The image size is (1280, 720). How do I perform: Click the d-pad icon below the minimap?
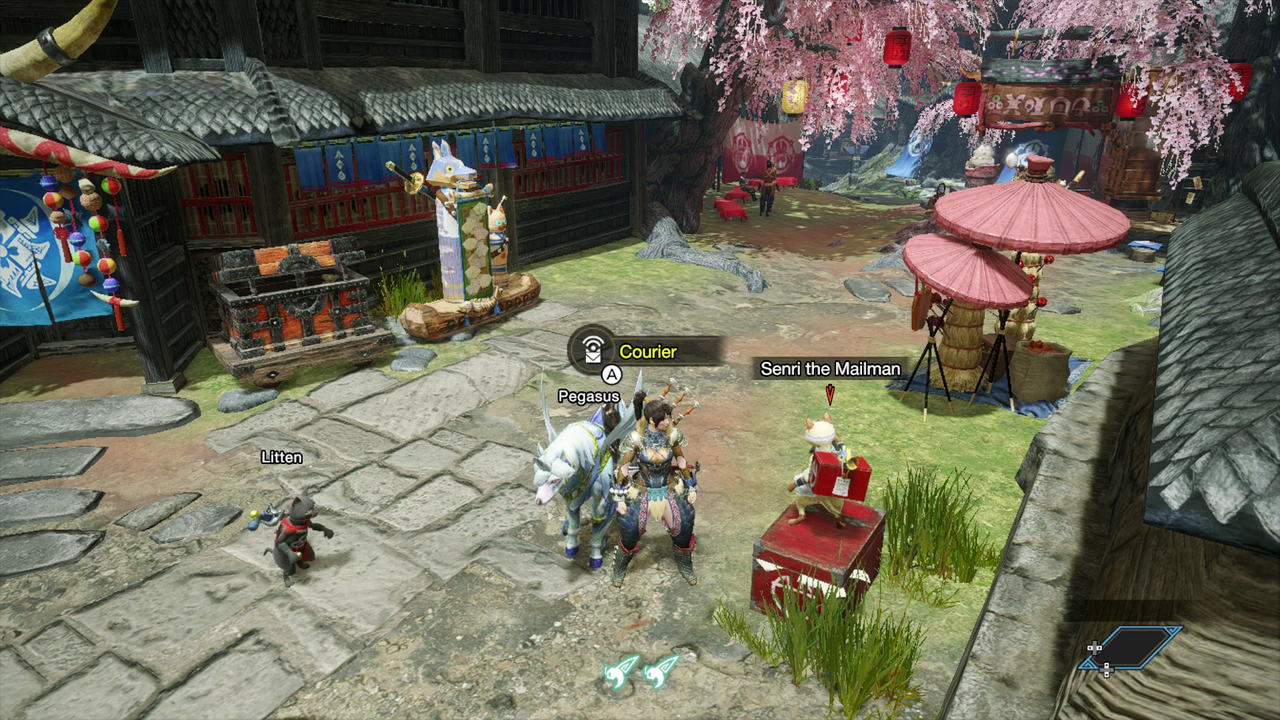click(x=1106, y=670)
